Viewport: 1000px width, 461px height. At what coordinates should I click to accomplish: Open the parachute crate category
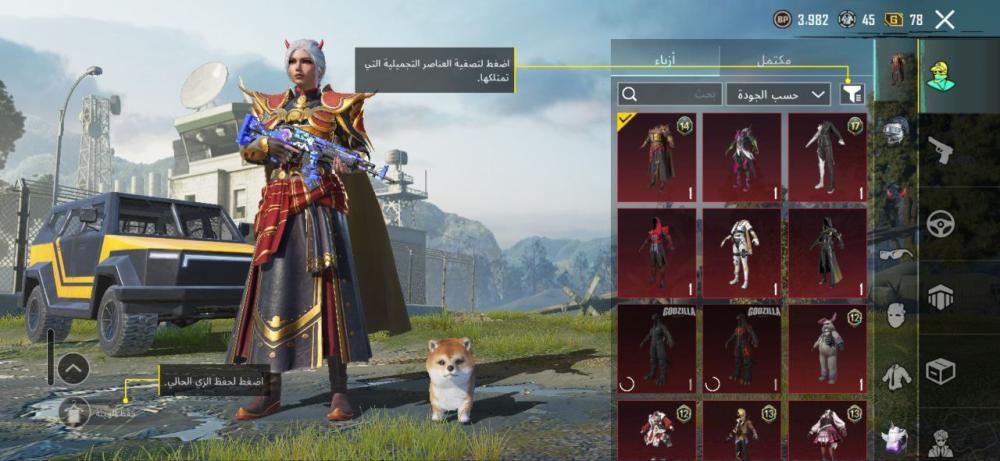point(940,297)
